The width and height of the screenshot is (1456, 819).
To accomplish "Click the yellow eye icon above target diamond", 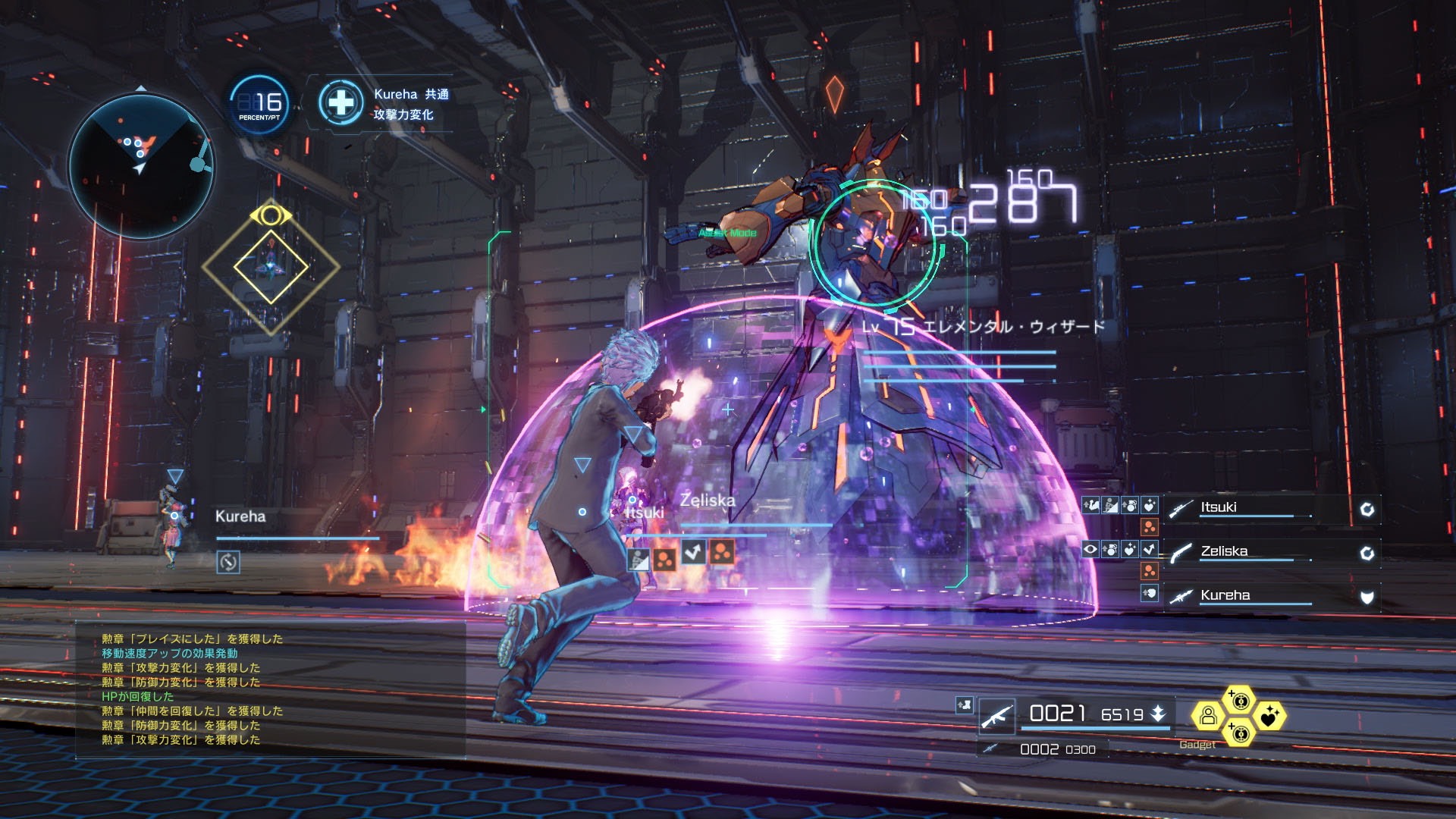I will 270,215.
